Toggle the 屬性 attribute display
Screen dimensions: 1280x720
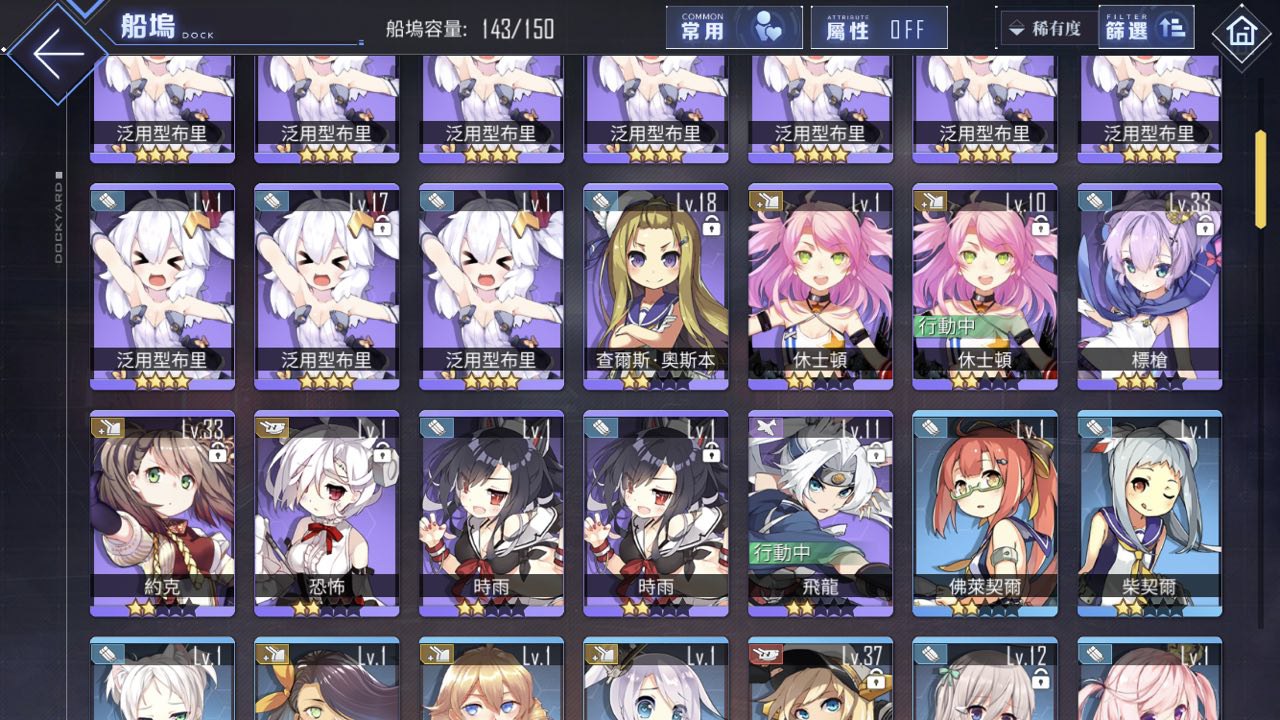[879, 28]
